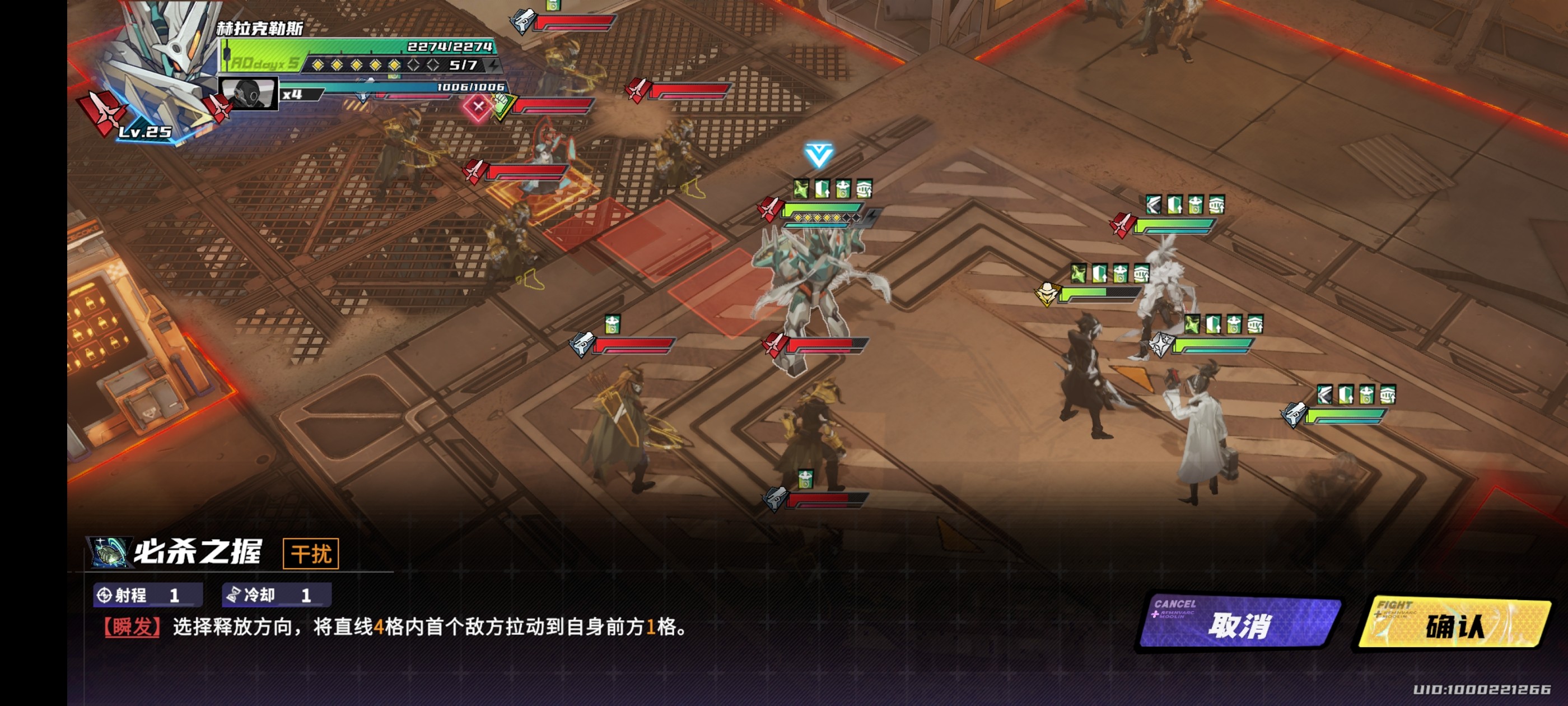Select the masked pilot portrait

pos(248,94)
